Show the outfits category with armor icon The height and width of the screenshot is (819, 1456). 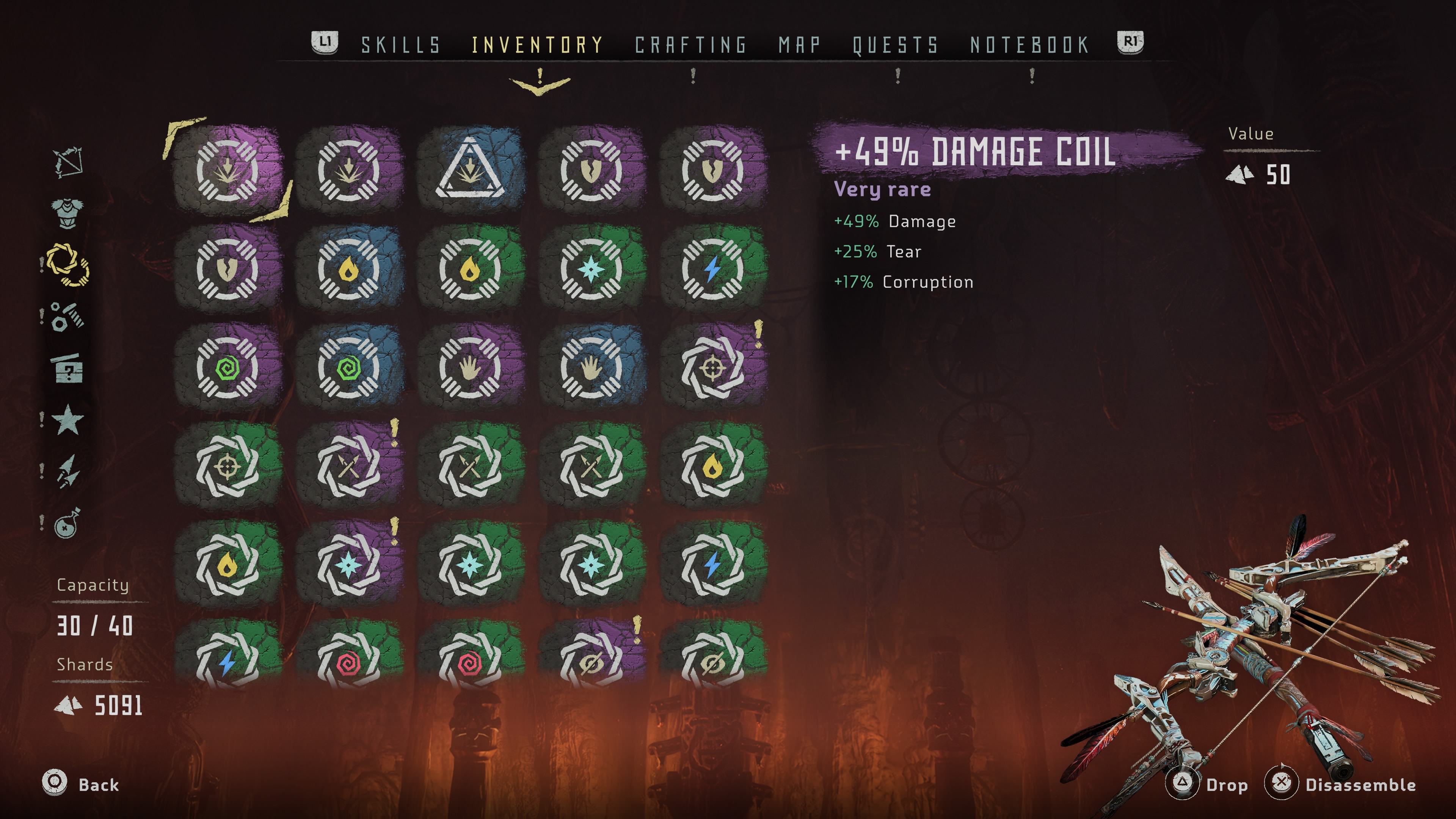pyautogui.click(x=68, y=213)
